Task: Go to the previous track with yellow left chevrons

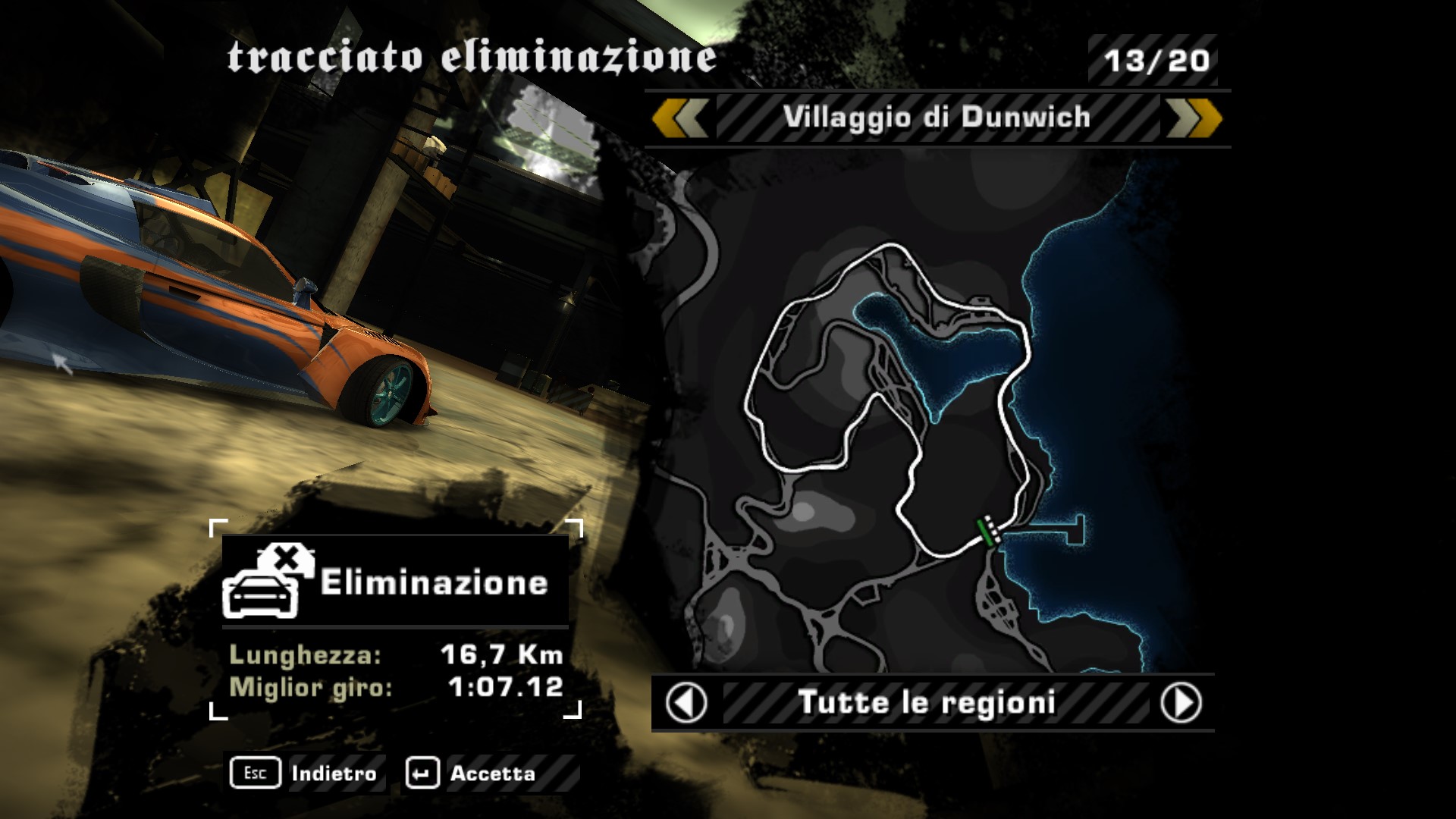Action: coord(680,118)
